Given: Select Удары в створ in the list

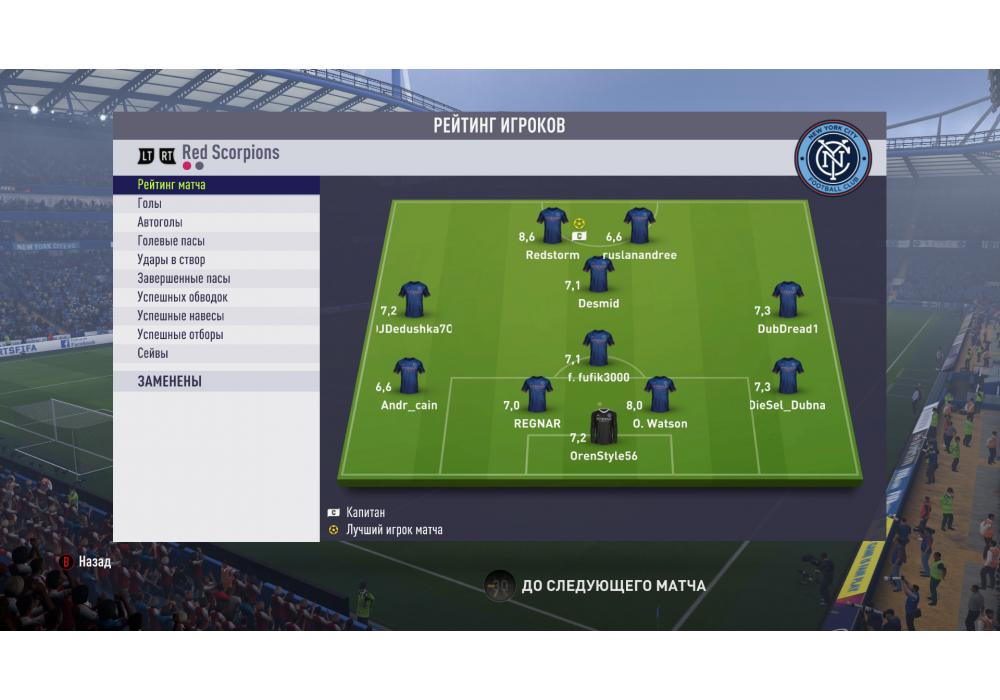Looking at the screenshot, I should (x=216, y=260).
